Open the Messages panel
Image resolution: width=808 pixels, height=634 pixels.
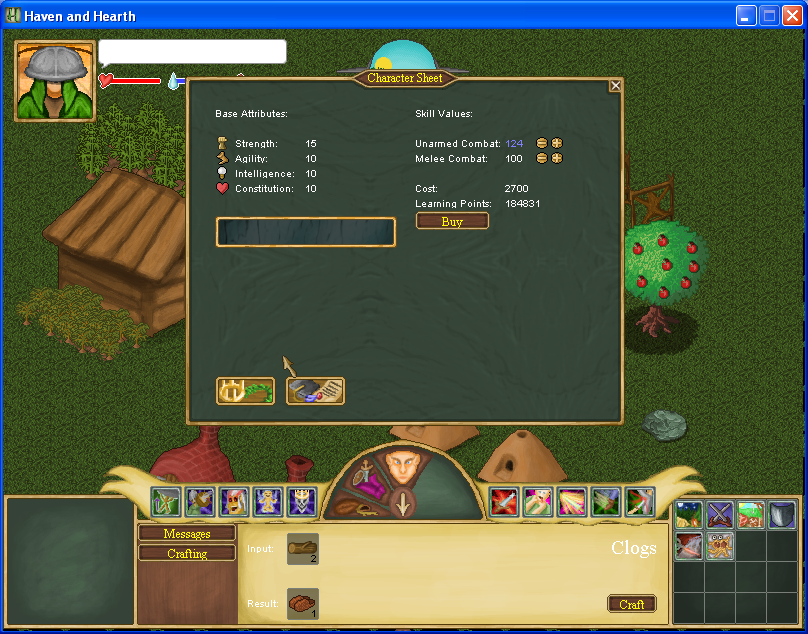[x=187, y=534]
